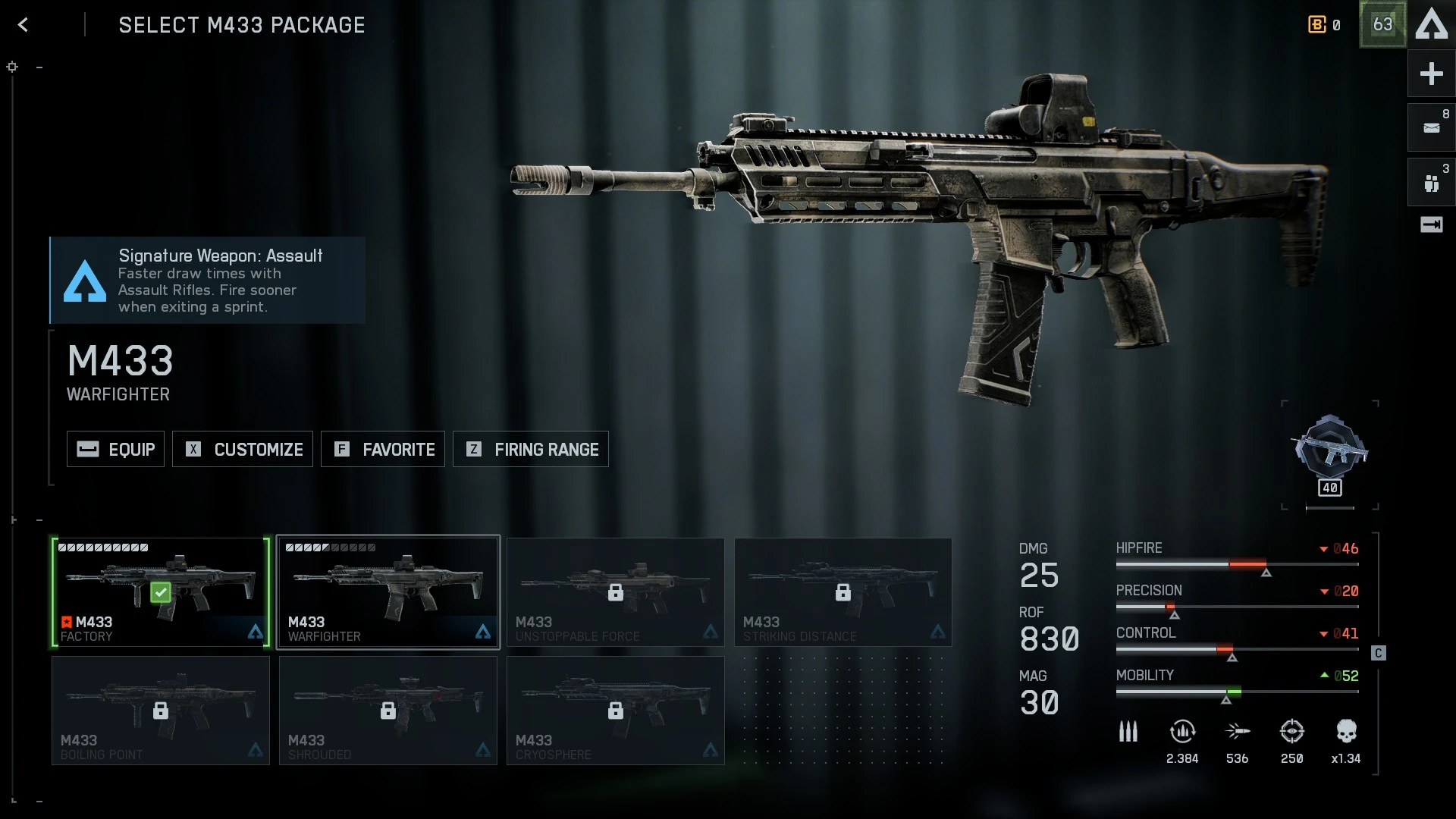Select the locked Unstoppable Force package
Image resolution: width=1456 pixels, height=819 pixels.
point(616,592)
